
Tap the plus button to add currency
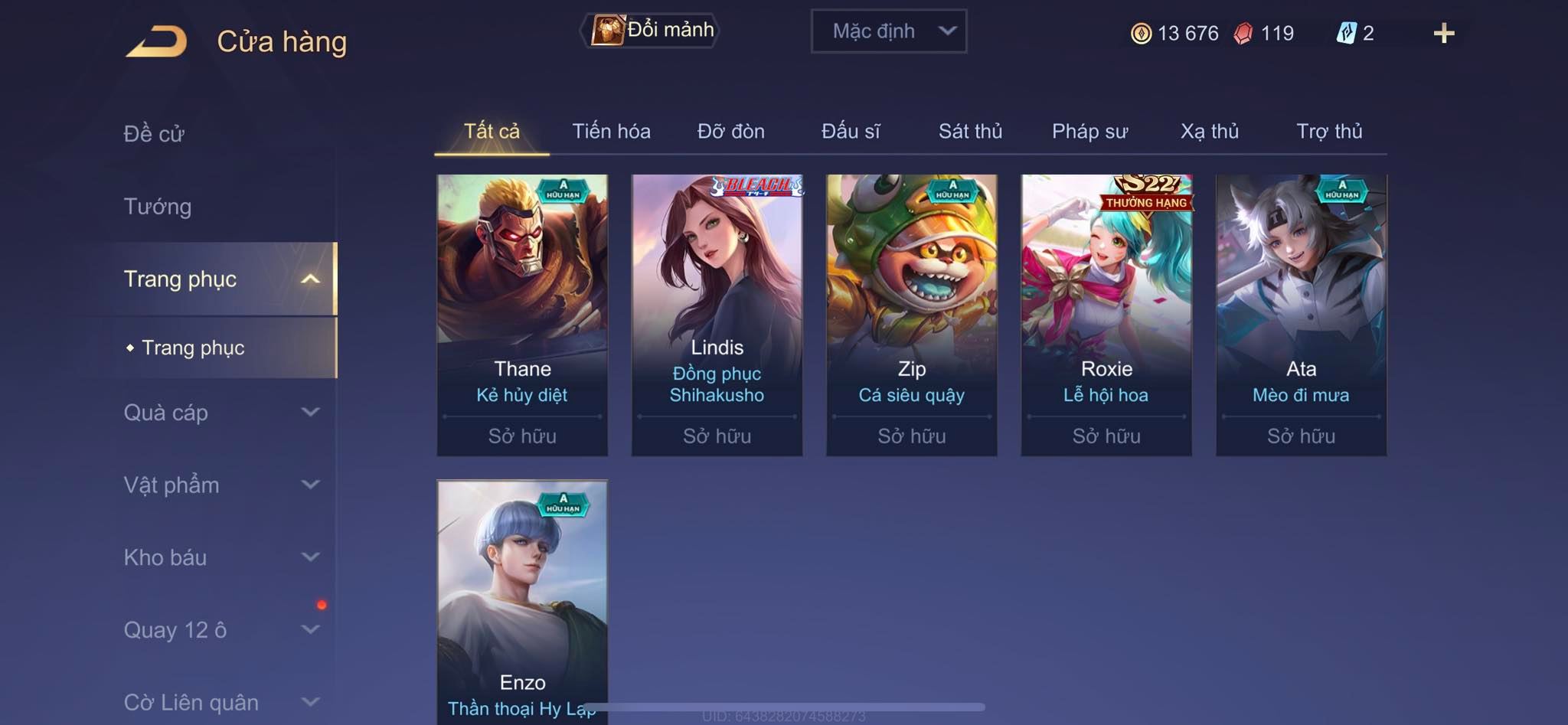point(1443,33)
